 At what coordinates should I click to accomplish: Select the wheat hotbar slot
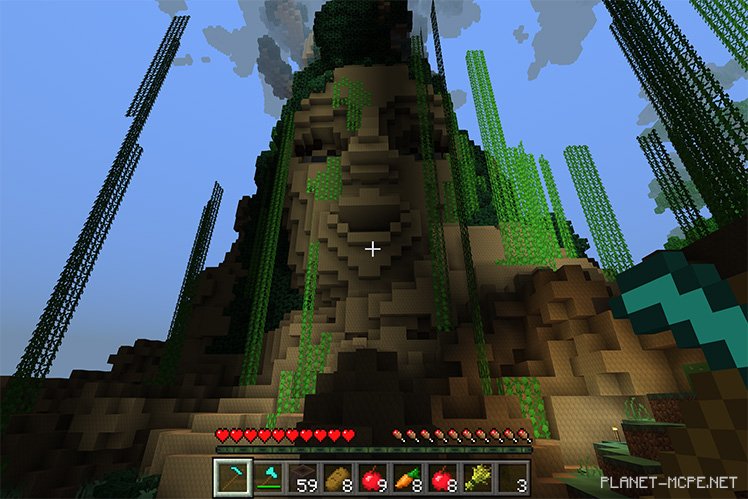(478, 478)
